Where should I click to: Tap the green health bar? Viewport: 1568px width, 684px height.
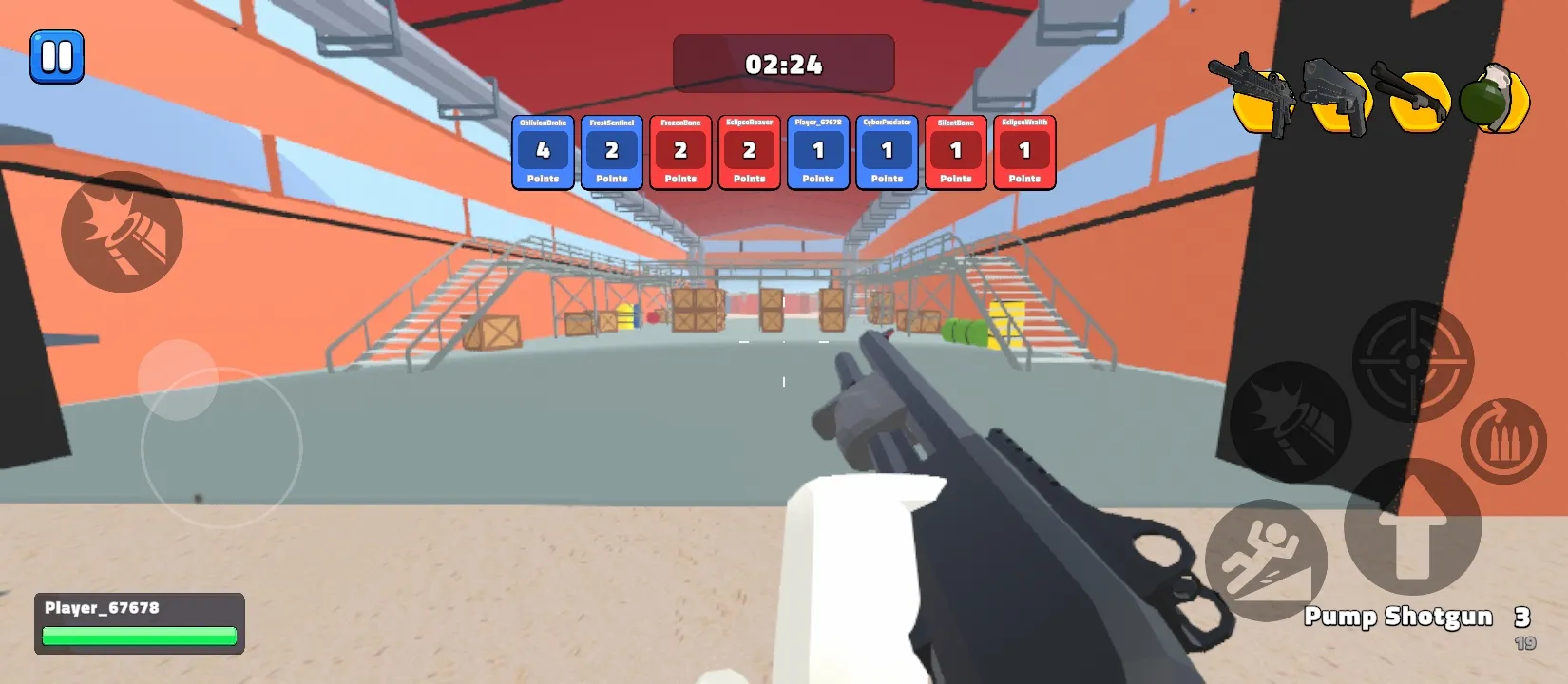point(140,637)
